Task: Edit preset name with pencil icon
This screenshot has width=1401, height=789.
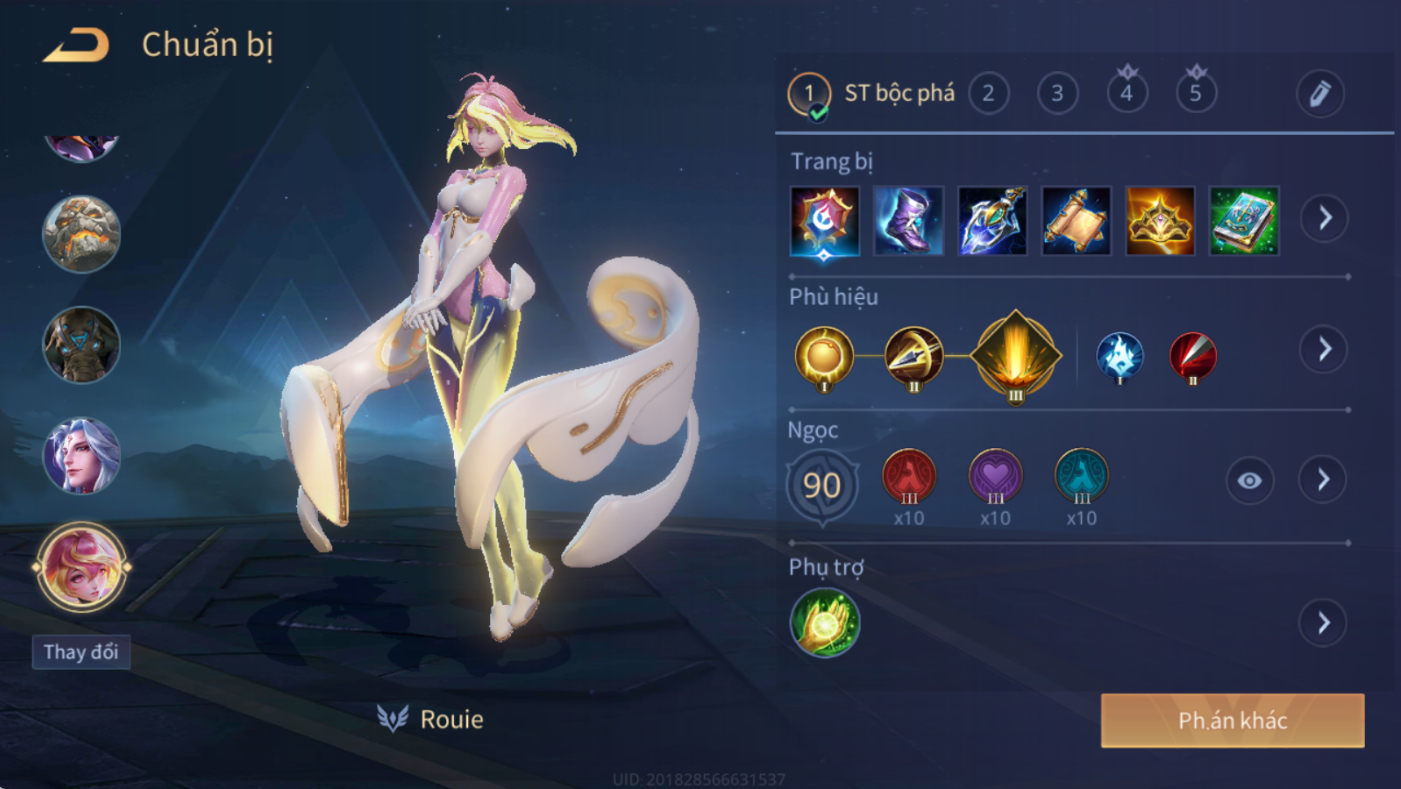Action: 1320,94
